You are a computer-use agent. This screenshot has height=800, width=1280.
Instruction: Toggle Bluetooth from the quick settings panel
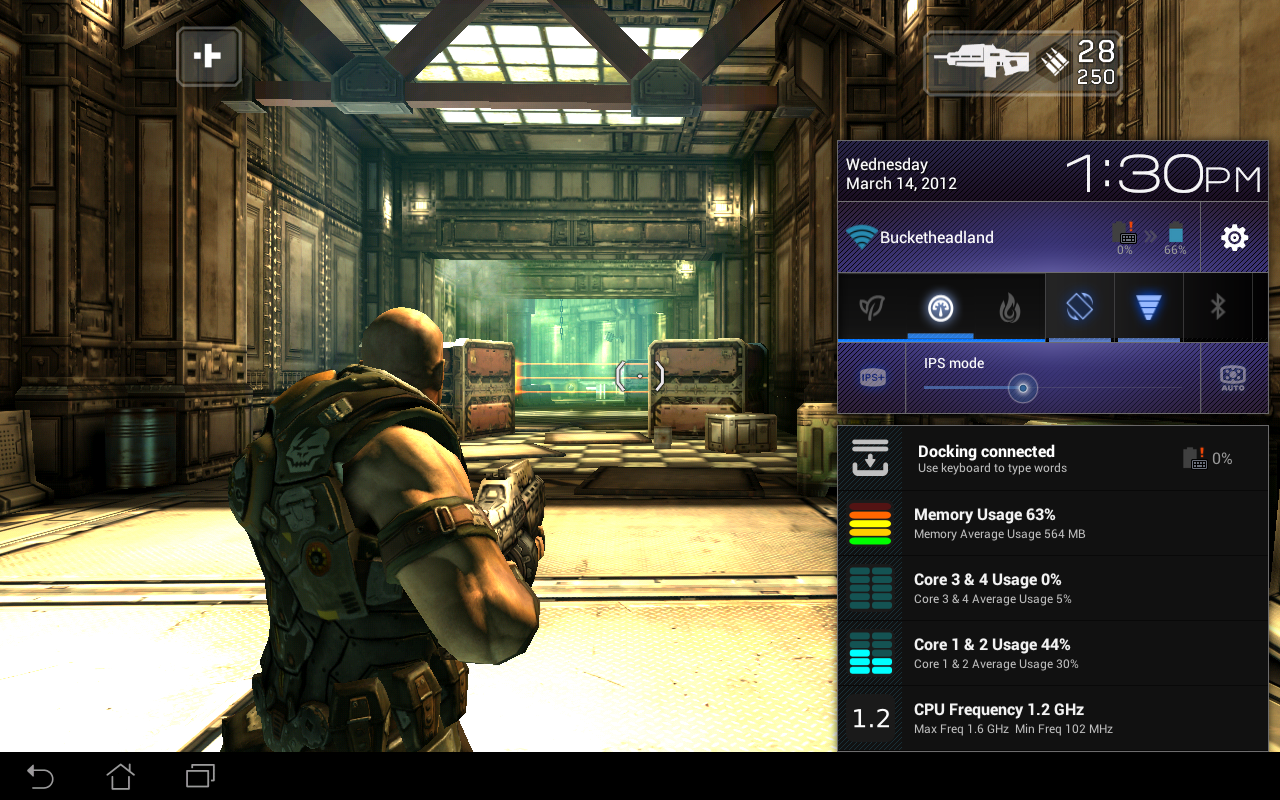(x=1218, y=307)
